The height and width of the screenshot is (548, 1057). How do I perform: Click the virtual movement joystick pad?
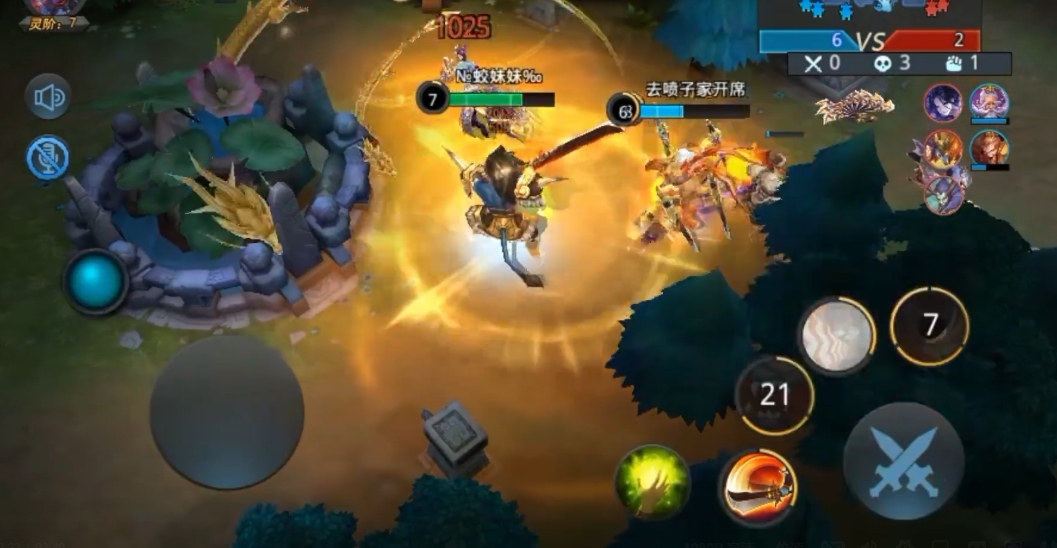click(227, 412)
